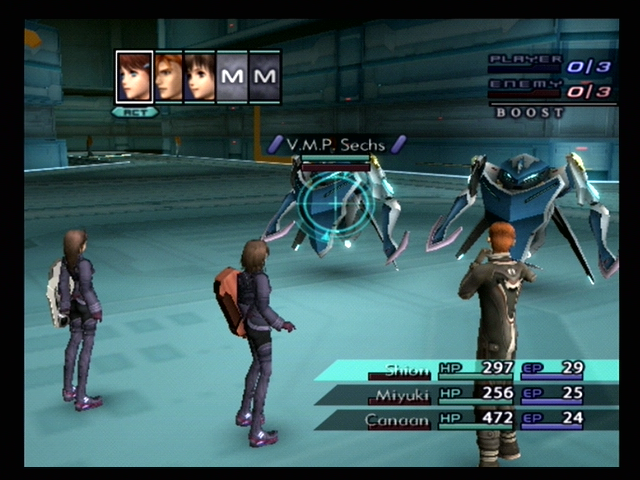This screenshot has height=480, width=640.
Task: Pick Miyuki's dark-haired turn order portrait
Action: (200, 77)
